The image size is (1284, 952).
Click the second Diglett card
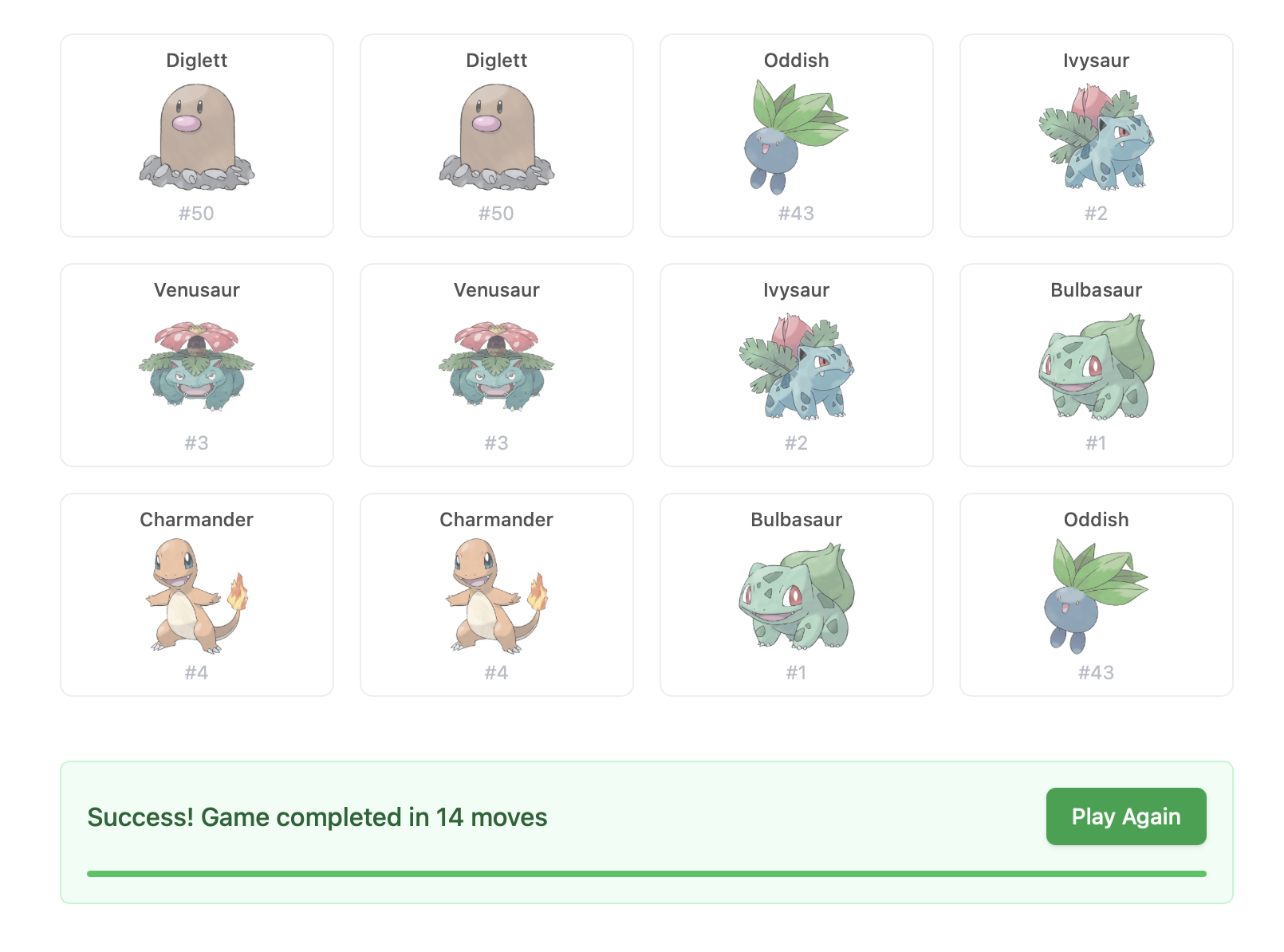click(496, 134)
